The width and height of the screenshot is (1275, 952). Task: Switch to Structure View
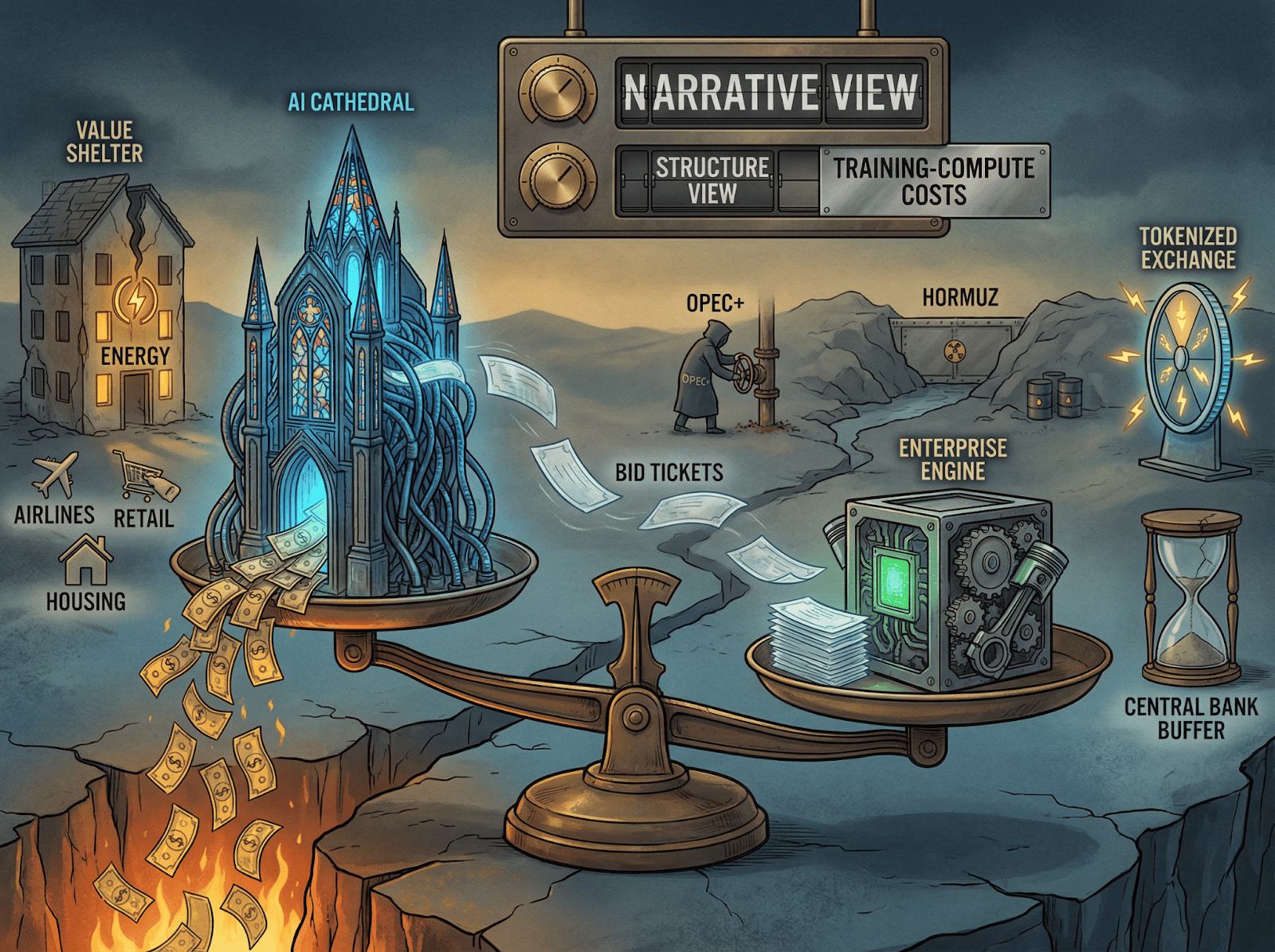[712, 181]
